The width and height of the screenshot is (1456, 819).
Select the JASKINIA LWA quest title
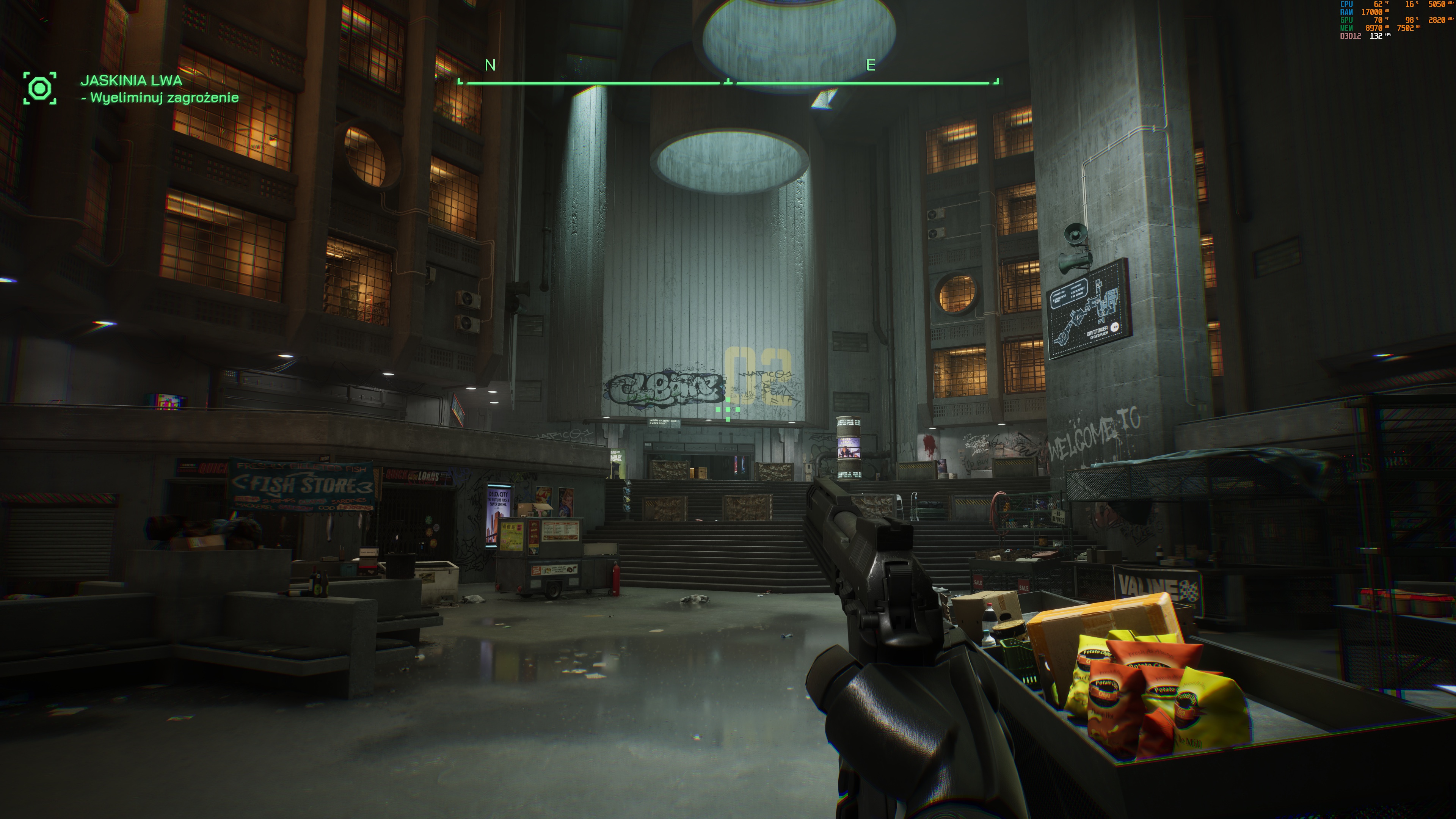coord(131,80)
